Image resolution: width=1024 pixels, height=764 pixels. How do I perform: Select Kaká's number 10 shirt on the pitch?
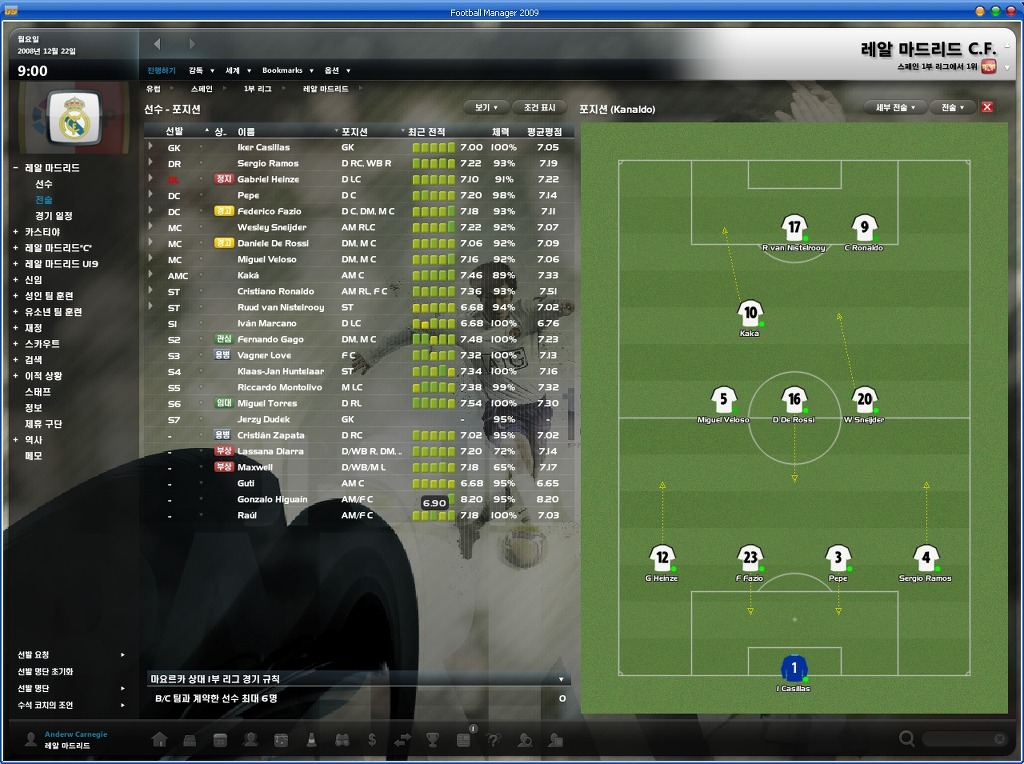[750, 314]
